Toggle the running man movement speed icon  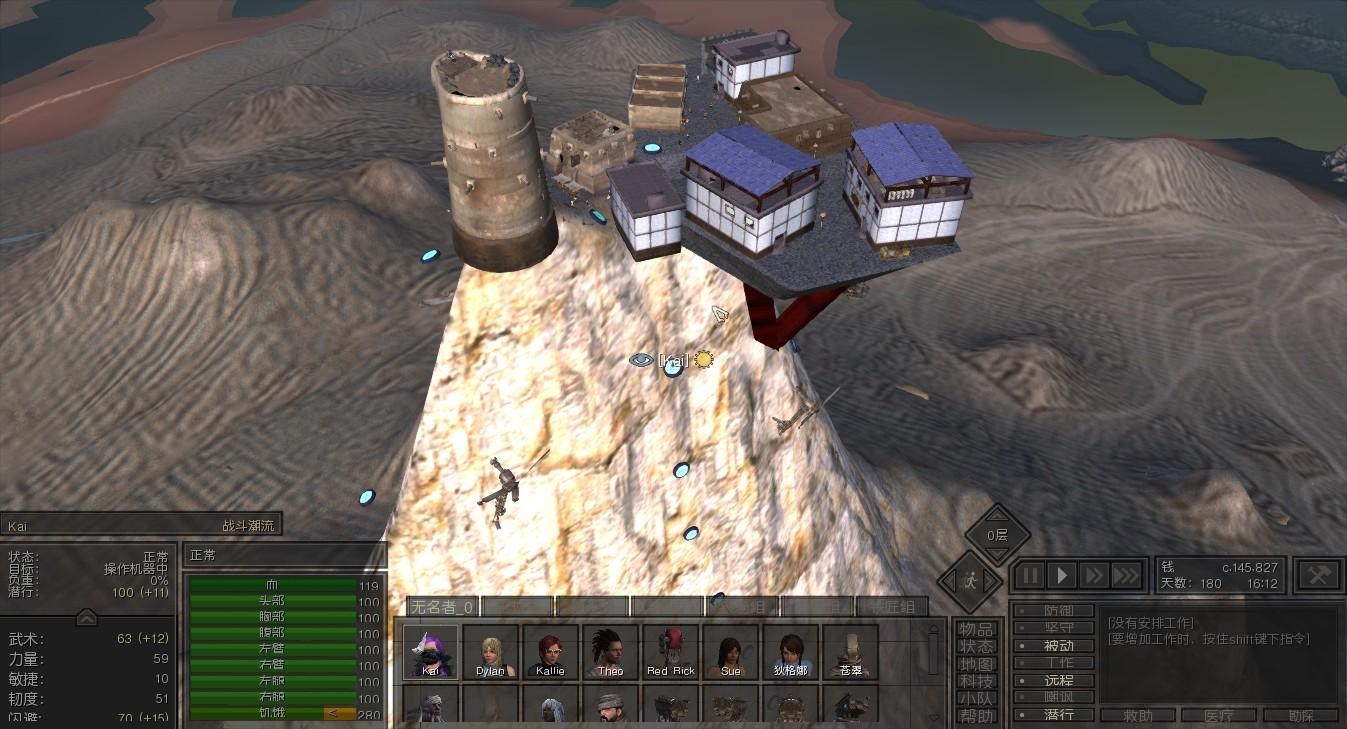pyautogui.click(x=970, y=580)
